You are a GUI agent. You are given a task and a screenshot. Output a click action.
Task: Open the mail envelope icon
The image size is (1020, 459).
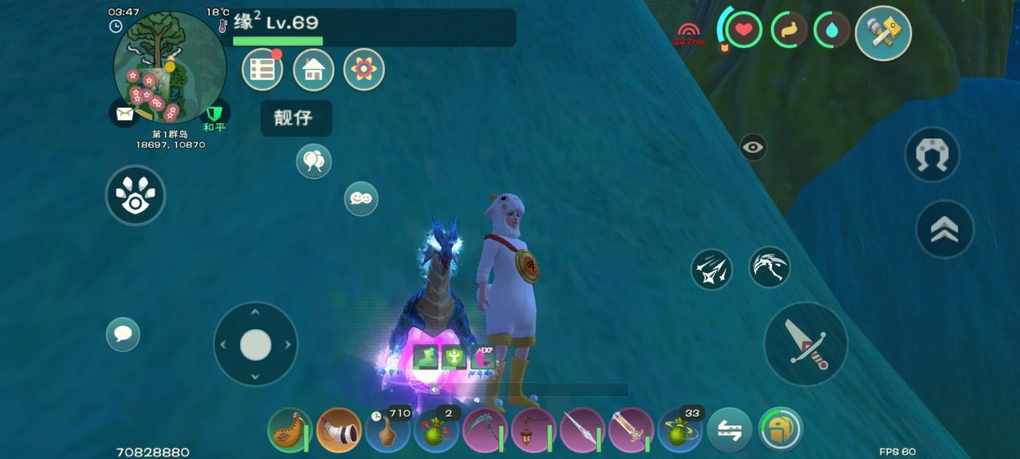click(x=124, y=114)
